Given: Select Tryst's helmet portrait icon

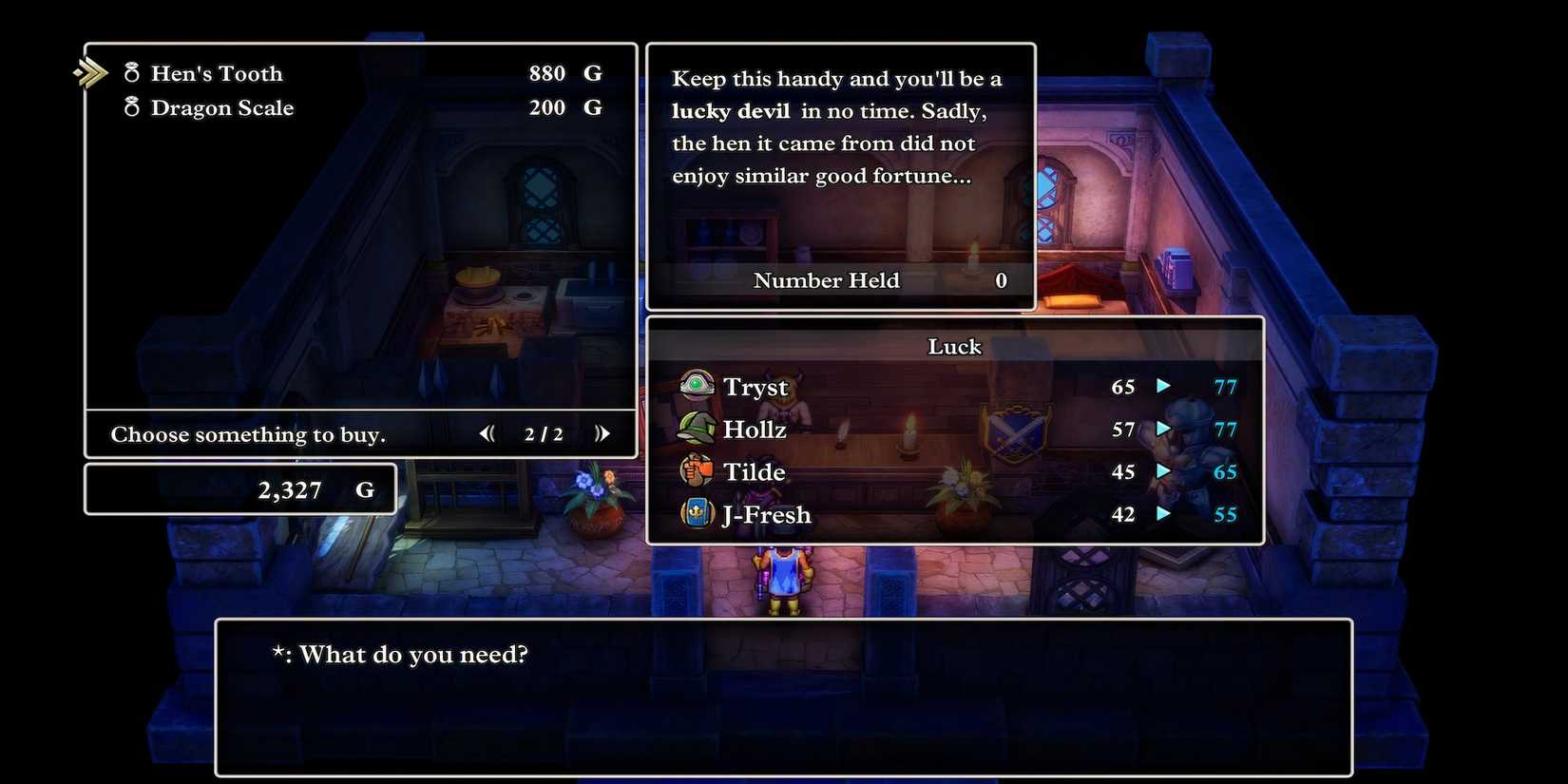Looking at the screenshot, I should 697,386.
